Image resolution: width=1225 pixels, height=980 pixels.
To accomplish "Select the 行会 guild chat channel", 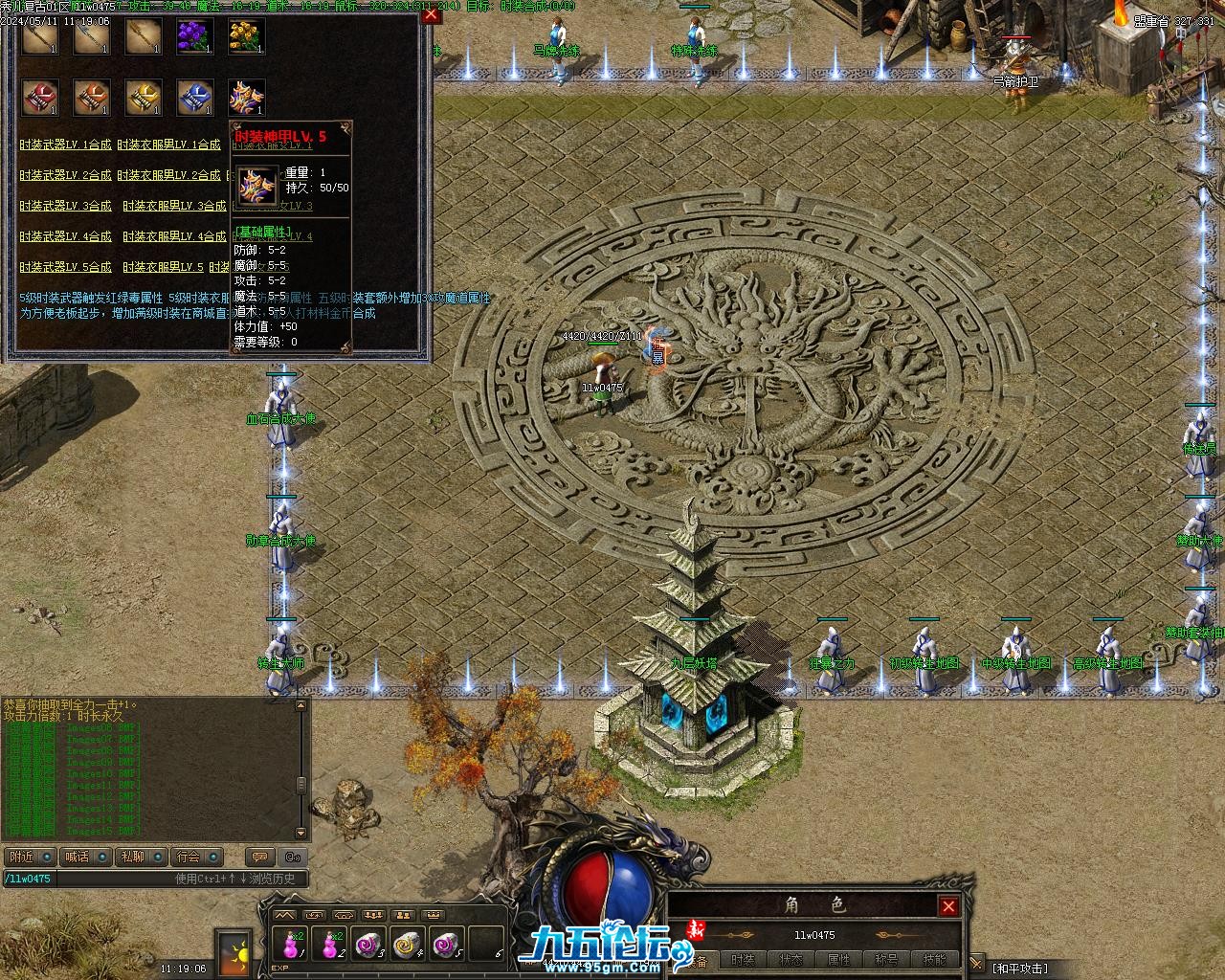I will pos(189,857).
